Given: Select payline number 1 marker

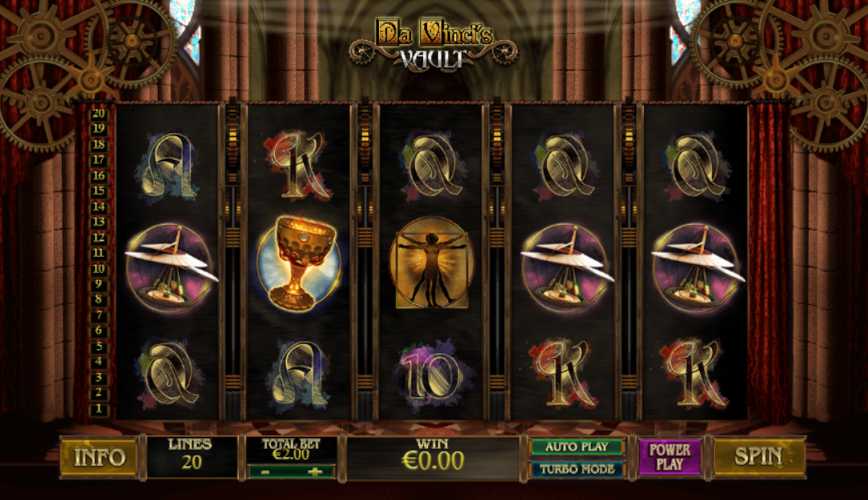Looking at the screenshot, I should (x=98, y=409).
